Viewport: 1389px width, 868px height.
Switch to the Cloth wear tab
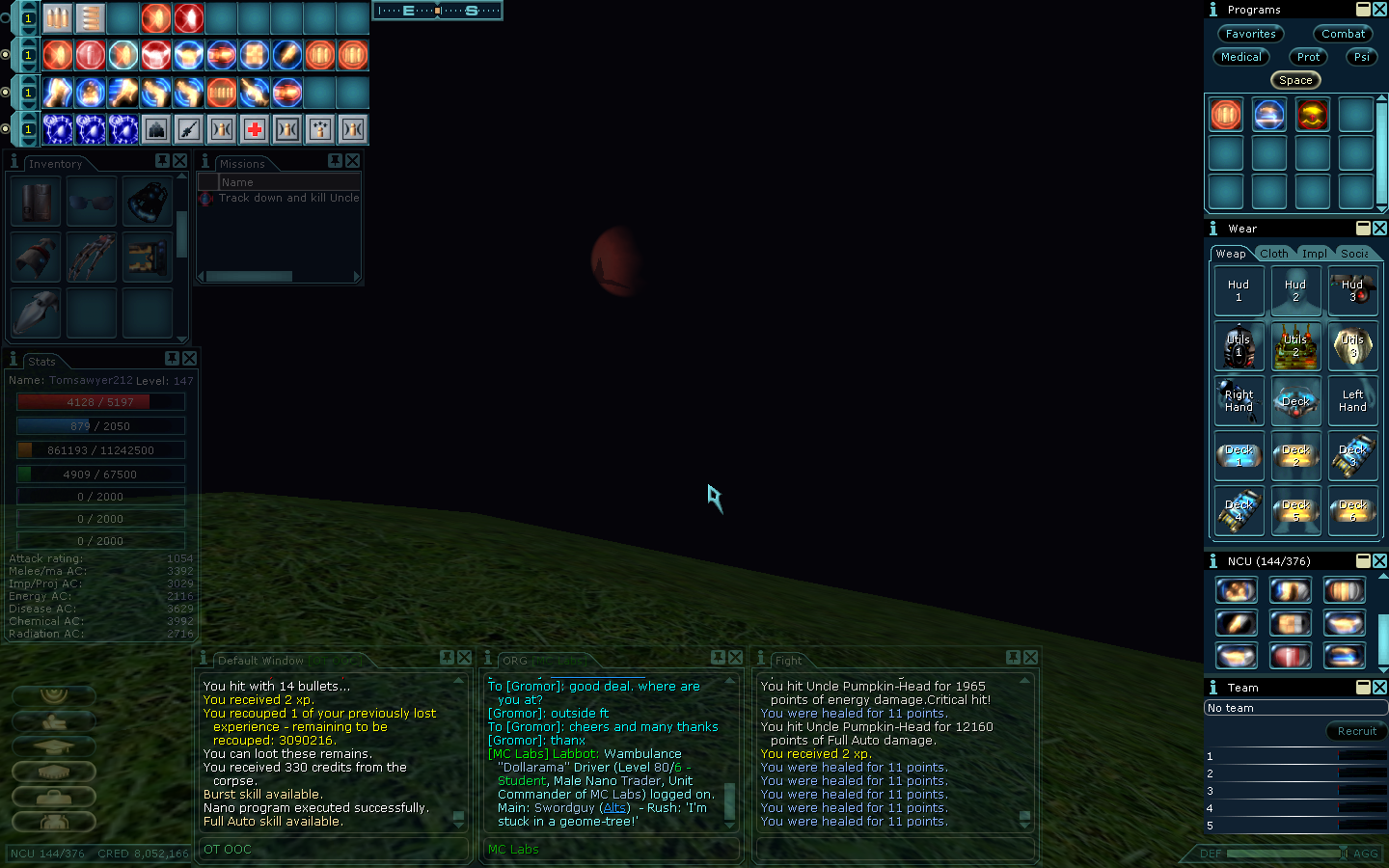pyautogui.click(x=1273, y=254)
